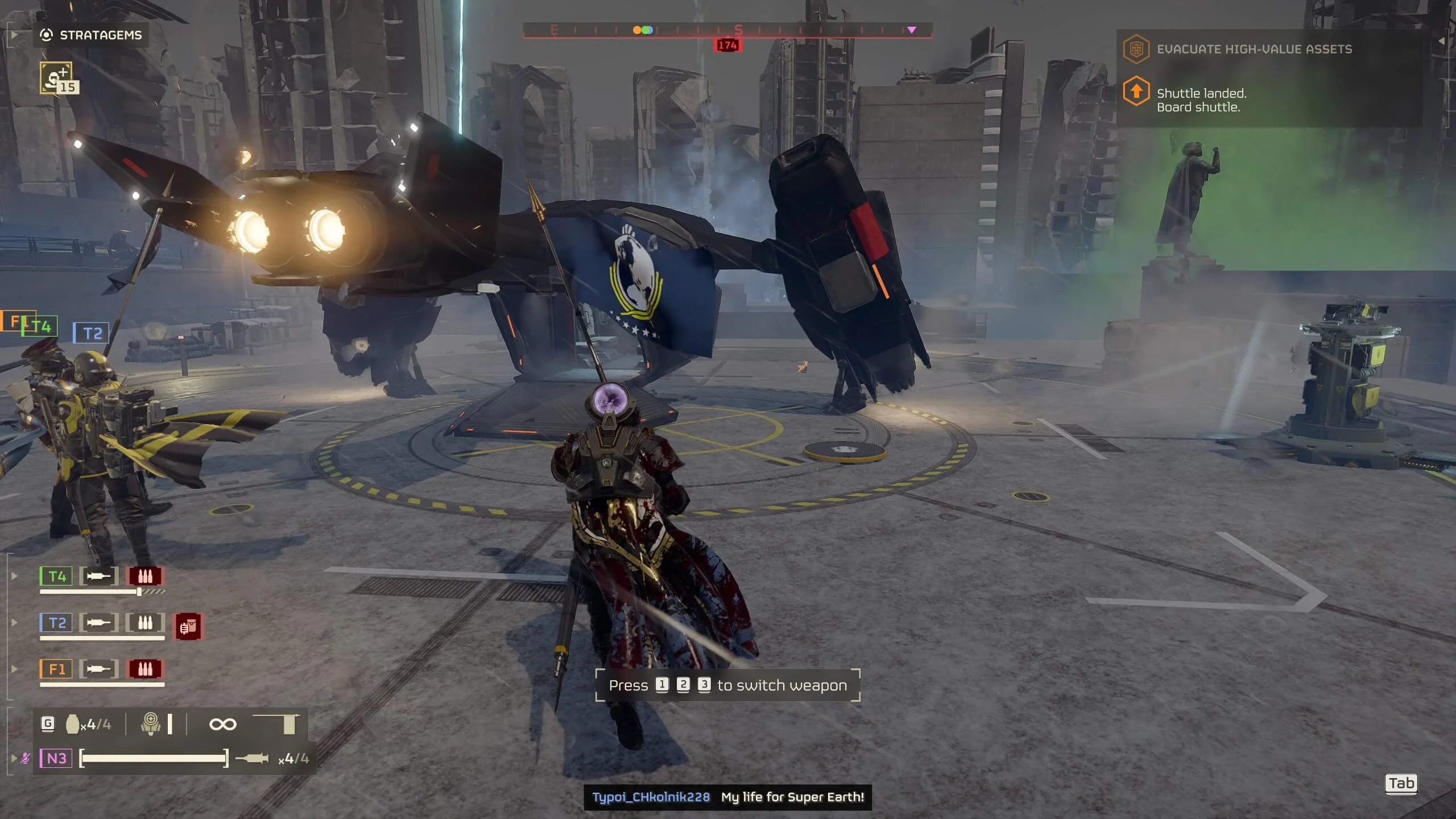Click the muted microphone icon beside N3
The image size is (1456, 819).
tap(25, 758)
